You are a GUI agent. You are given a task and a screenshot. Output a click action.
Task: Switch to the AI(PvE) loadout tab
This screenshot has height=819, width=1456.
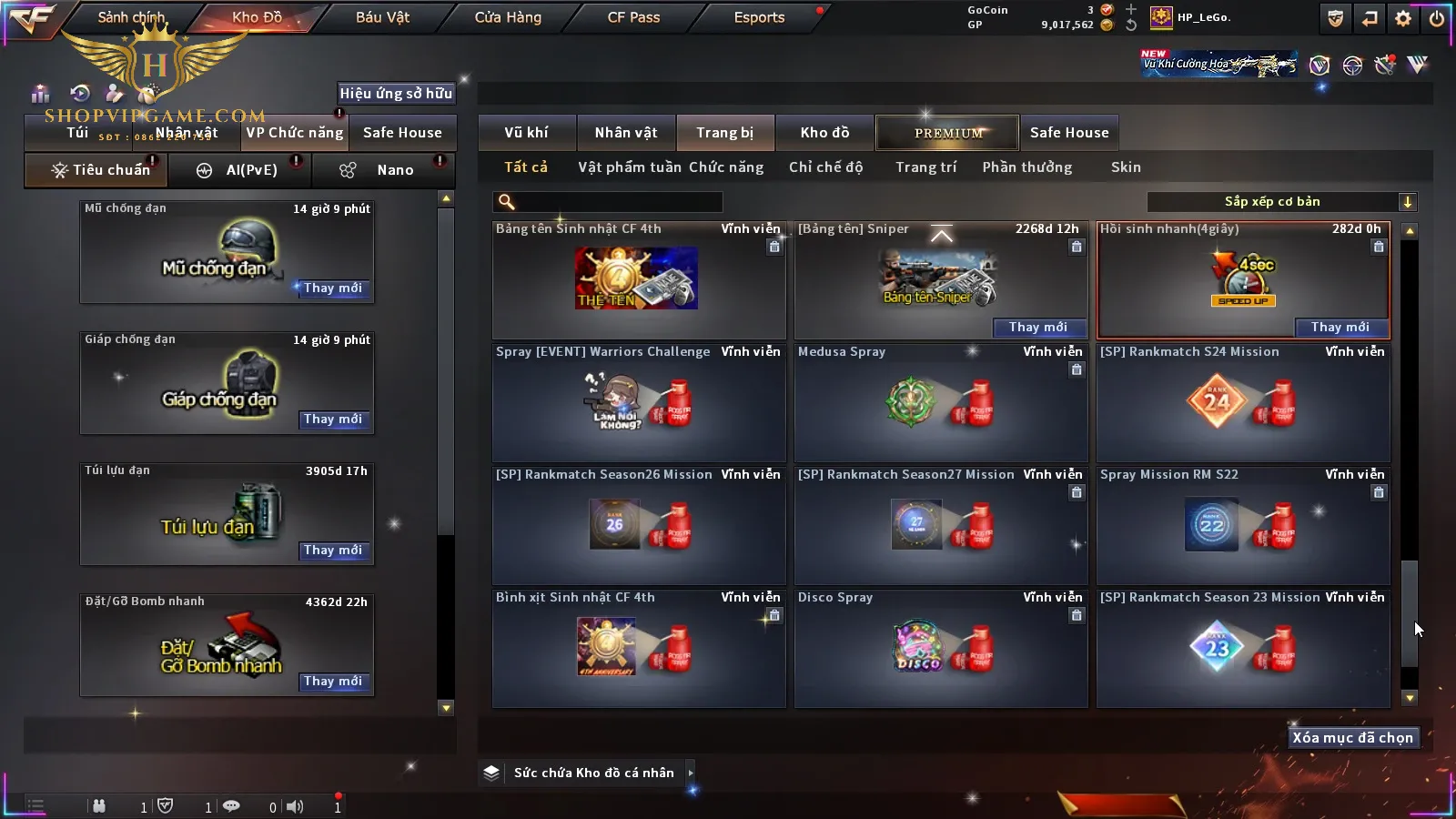(241, 170)
